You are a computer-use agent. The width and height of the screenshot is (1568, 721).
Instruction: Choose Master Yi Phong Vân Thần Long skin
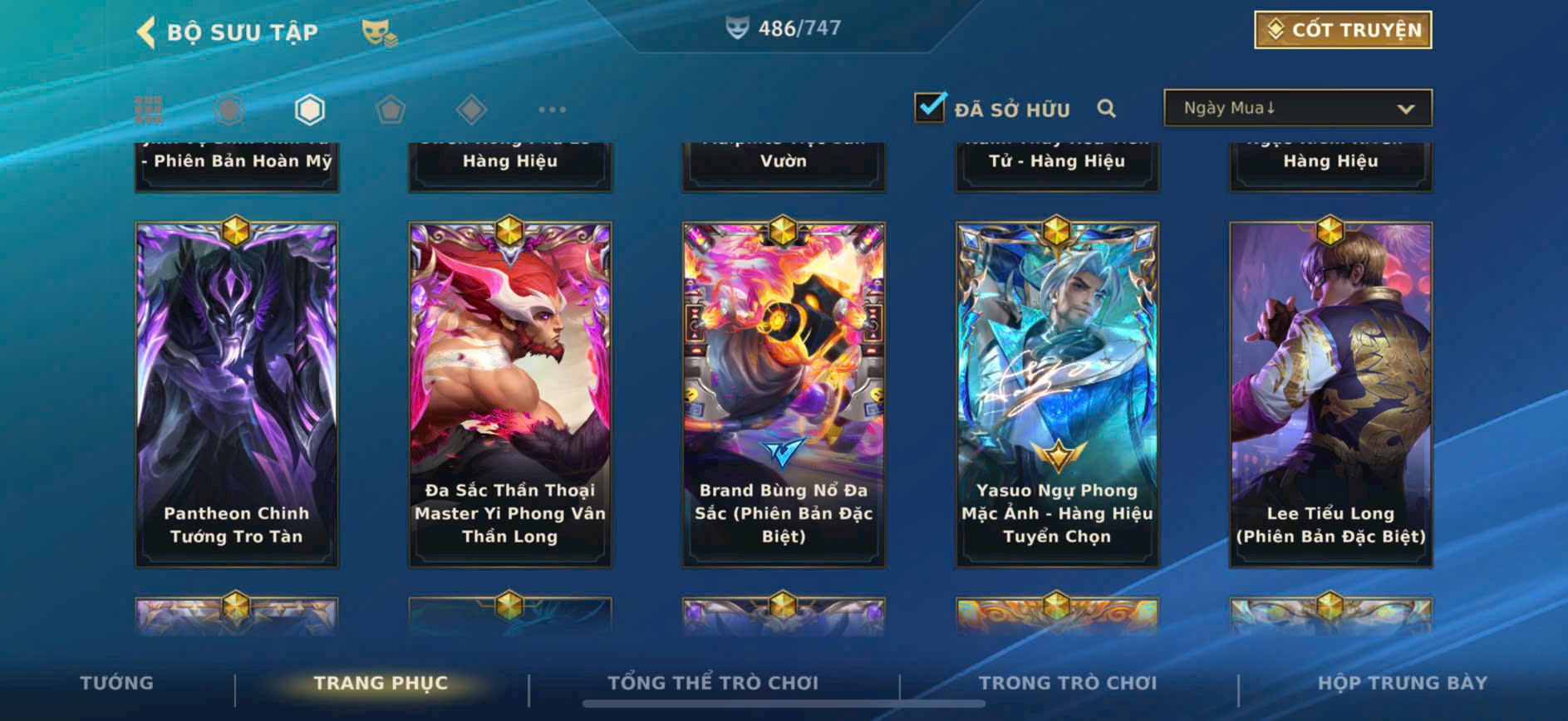point(510,394)
